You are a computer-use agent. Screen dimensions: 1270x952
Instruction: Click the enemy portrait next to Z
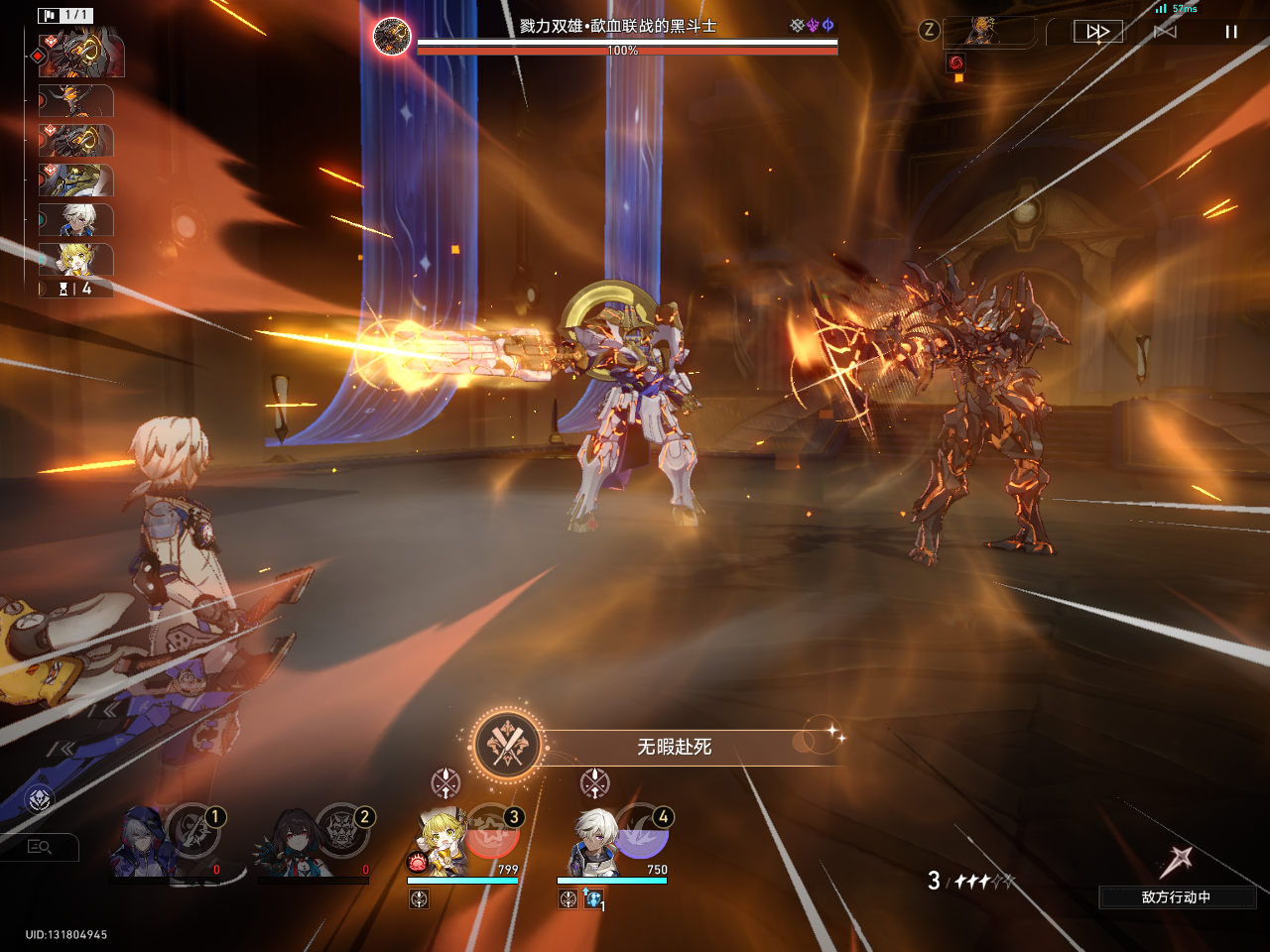tap(982, 32)
